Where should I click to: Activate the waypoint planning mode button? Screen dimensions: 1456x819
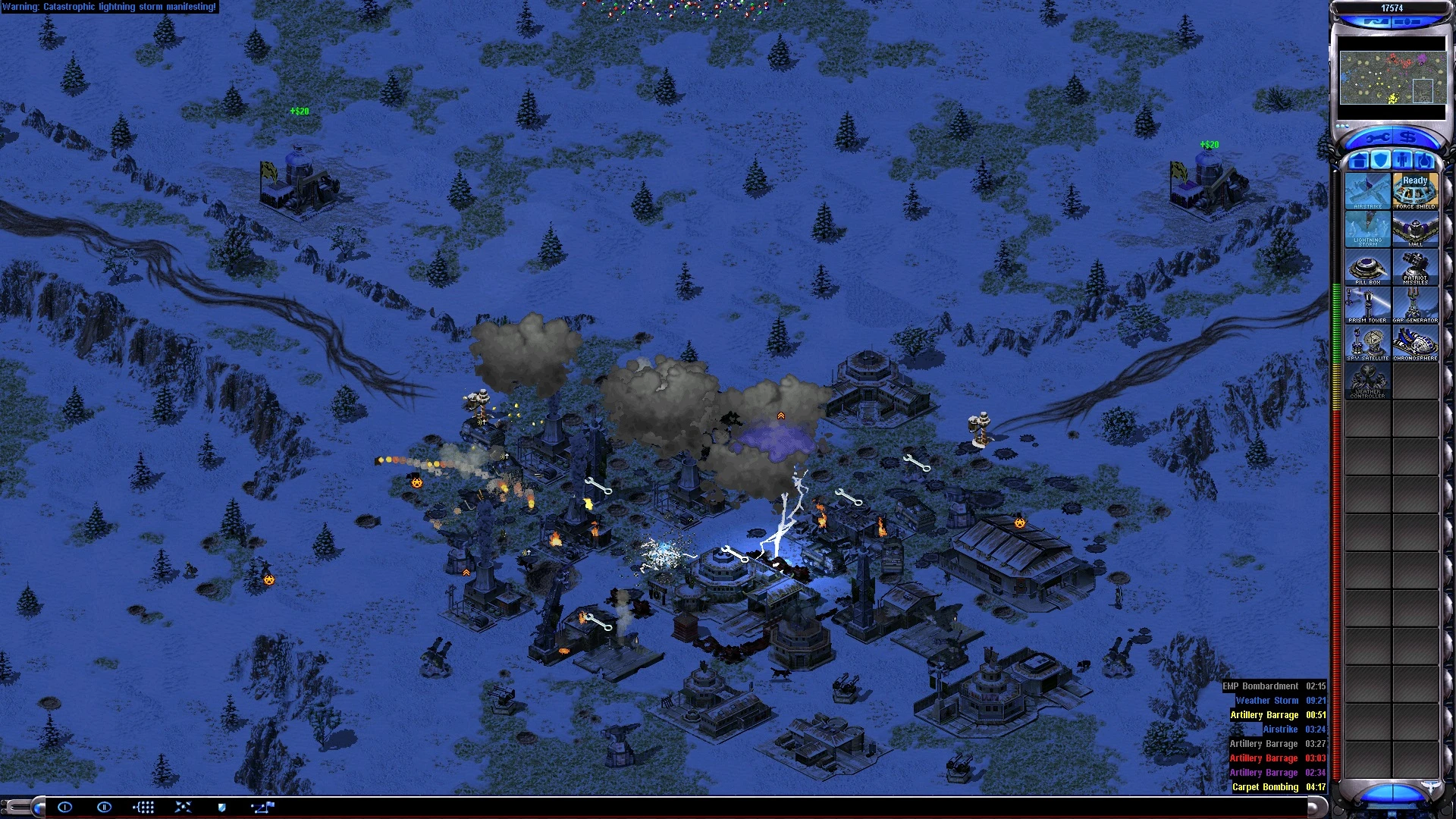point(262,807)
